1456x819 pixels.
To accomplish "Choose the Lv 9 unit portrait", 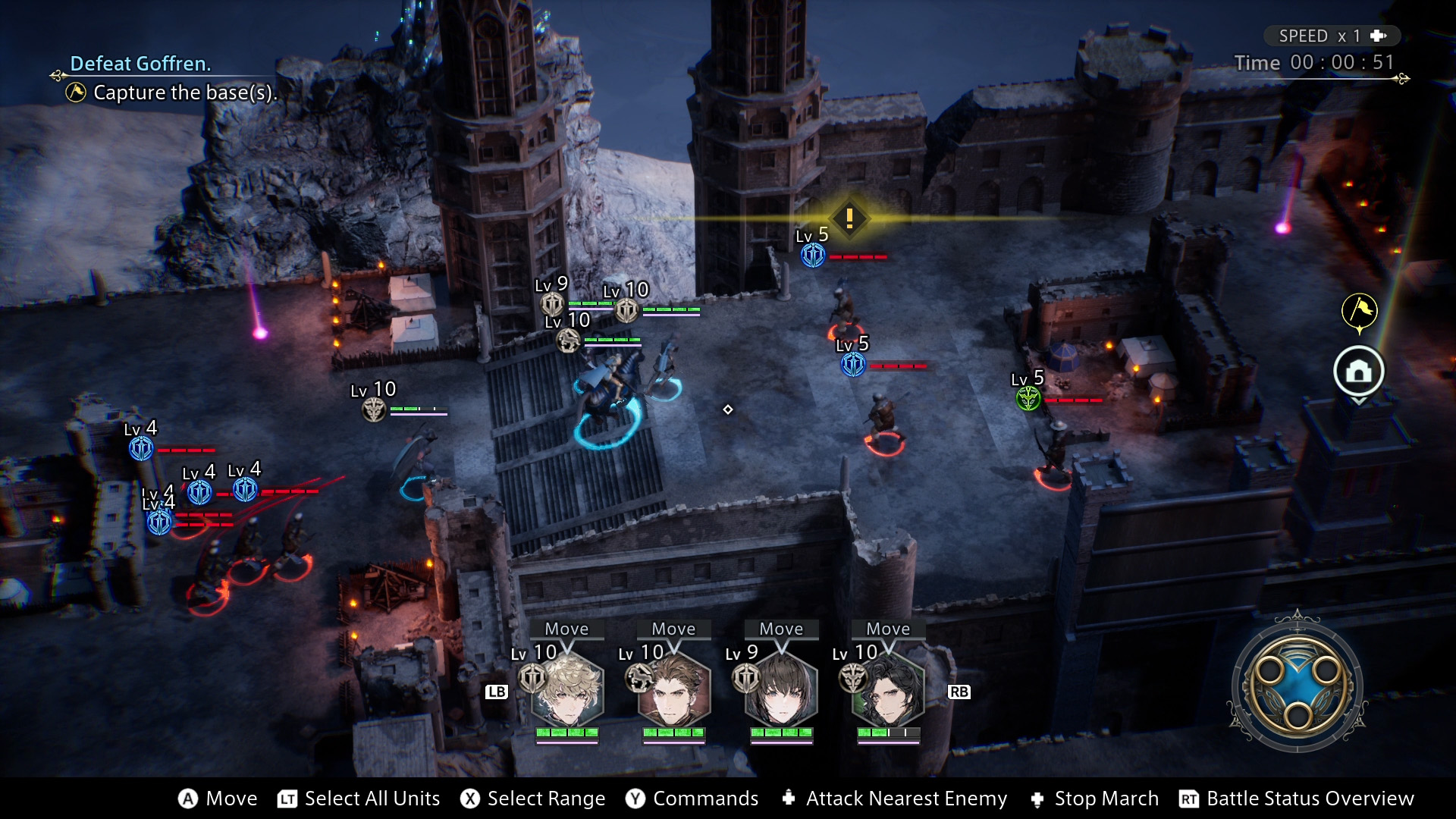I will (781, 690).
